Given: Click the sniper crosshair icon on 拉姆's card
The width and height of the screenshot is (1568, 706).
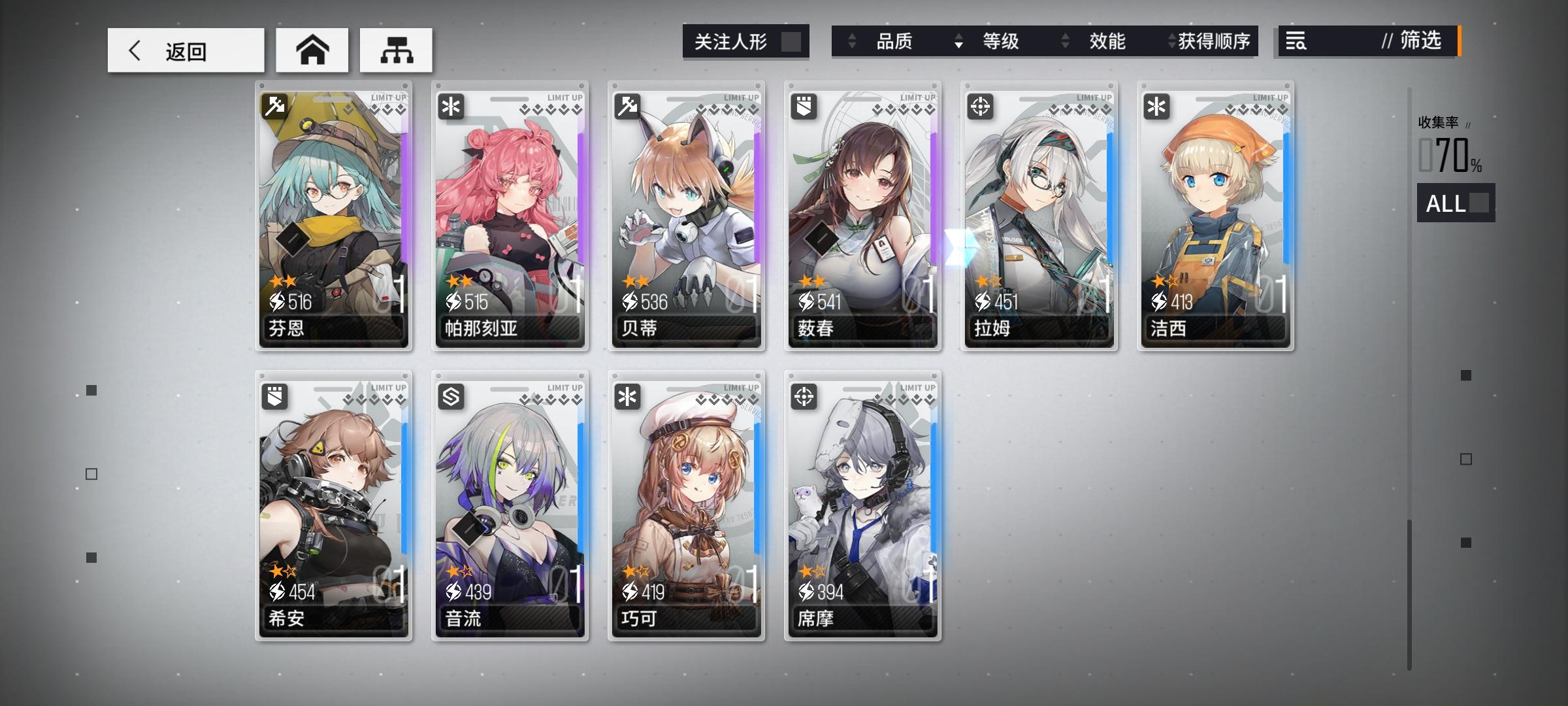Looking at the screenshot, I should (x=981, y=105).
